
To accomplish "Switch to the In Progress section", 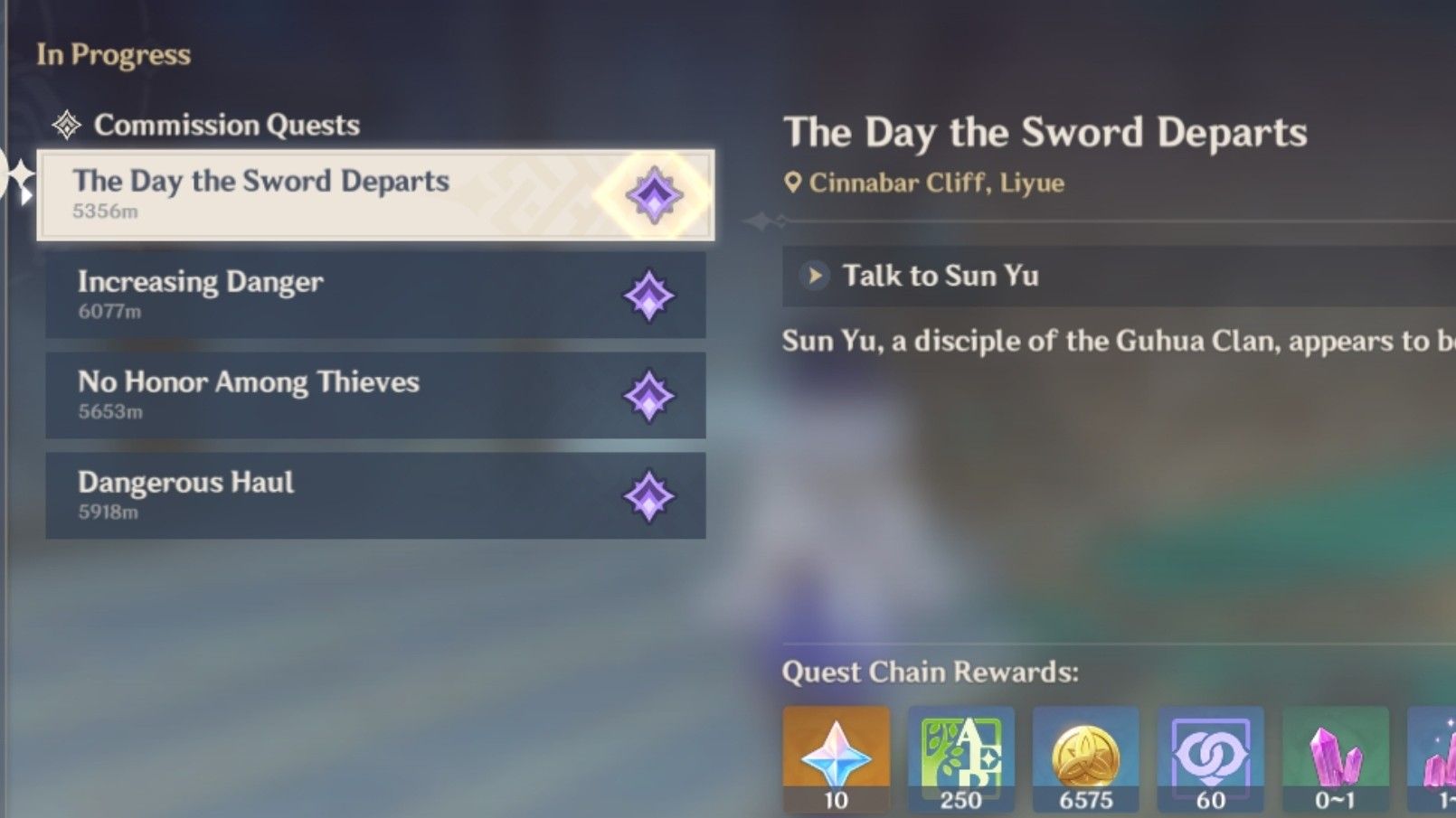I will (110, 54).
